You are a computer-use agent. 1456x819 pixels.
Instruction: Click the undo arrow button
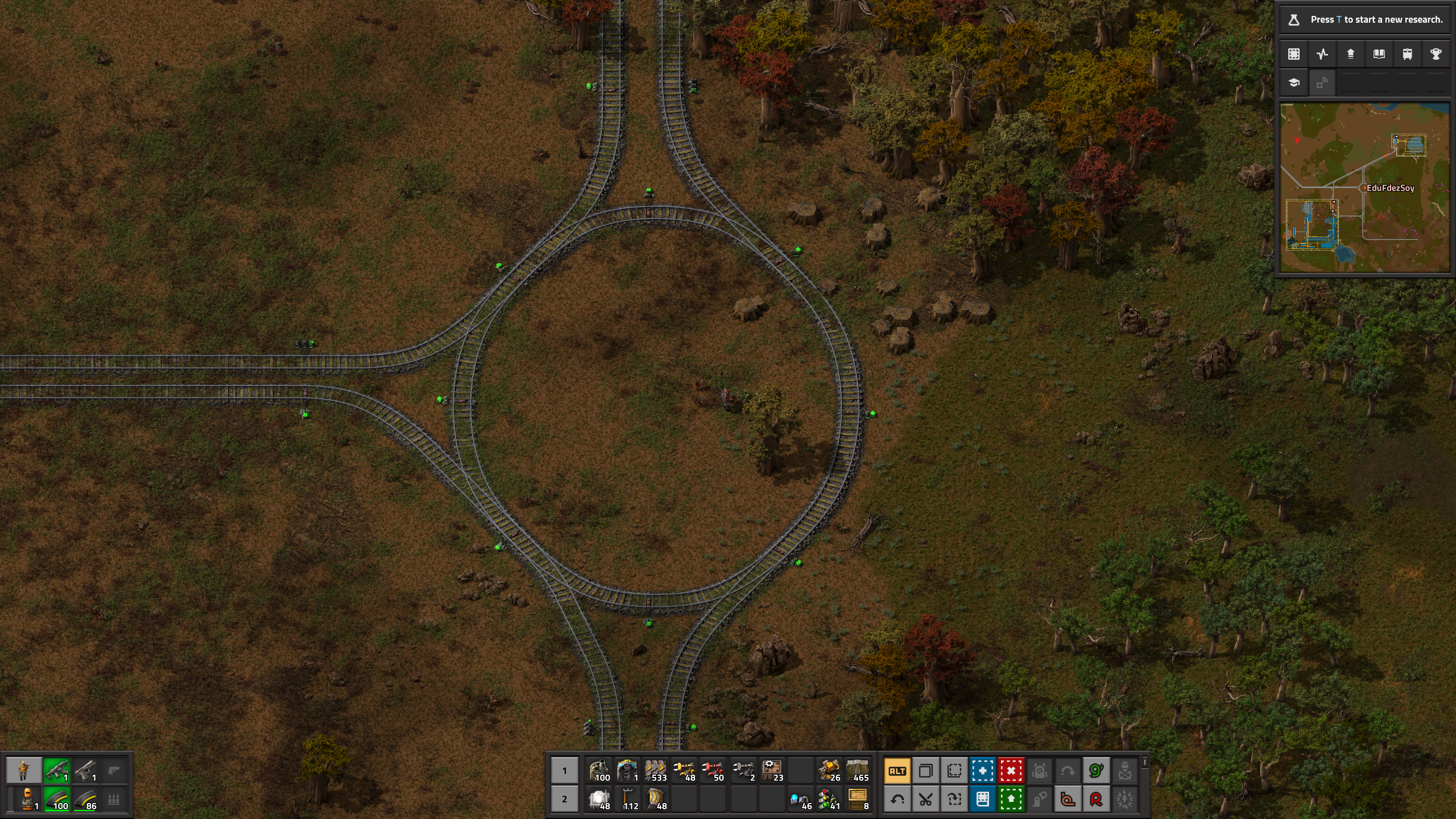pos(897,800)
